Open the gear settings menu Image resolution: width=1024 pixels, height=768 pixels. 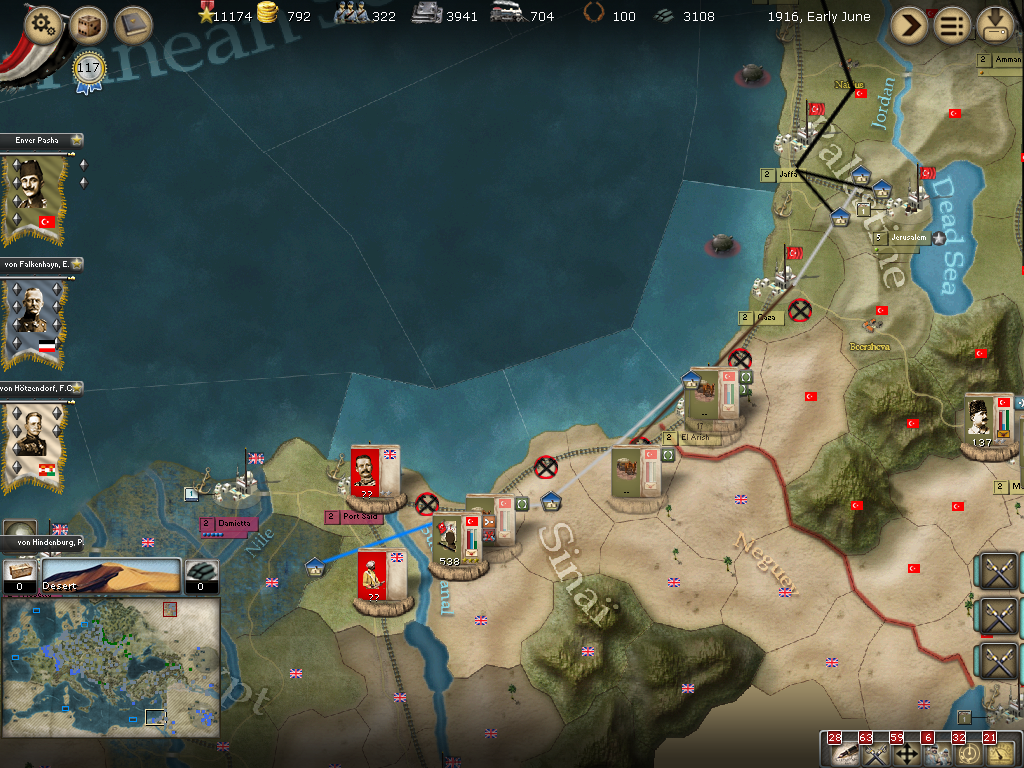(43, 25)
